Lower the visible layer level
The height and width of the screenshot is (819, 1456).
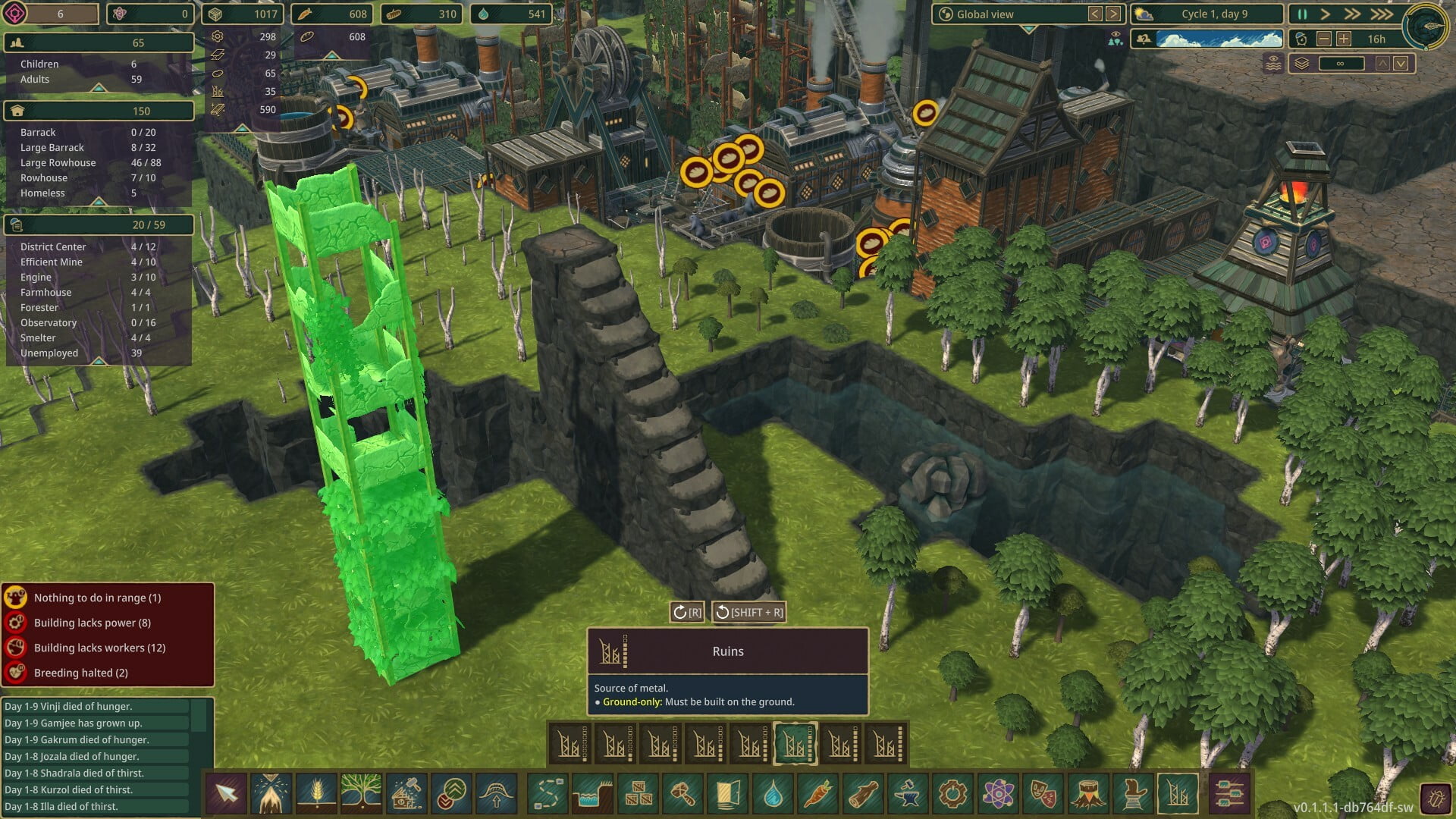1401,64
